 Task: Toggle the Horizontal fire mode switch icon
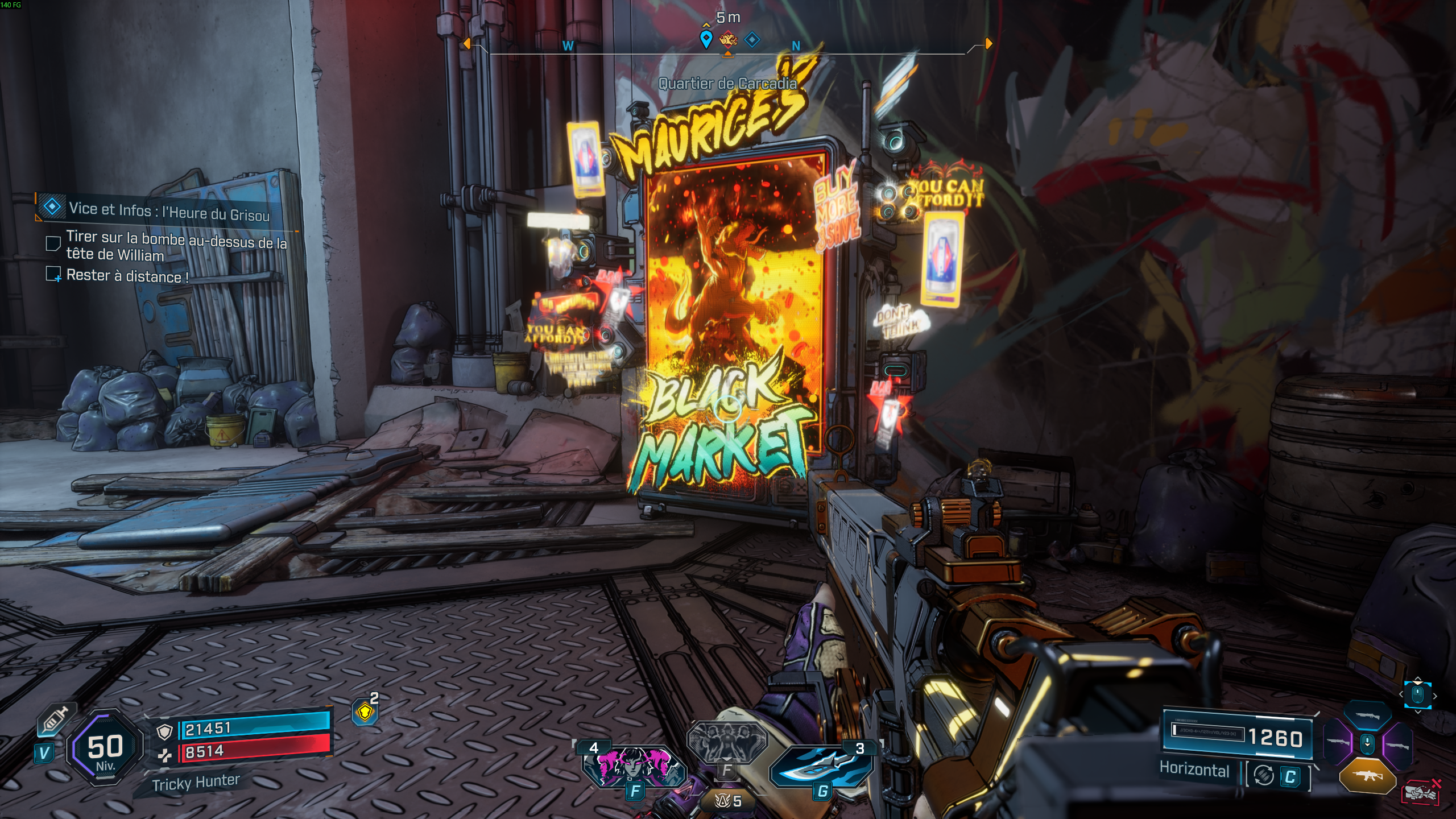(x=1264, y=776)
